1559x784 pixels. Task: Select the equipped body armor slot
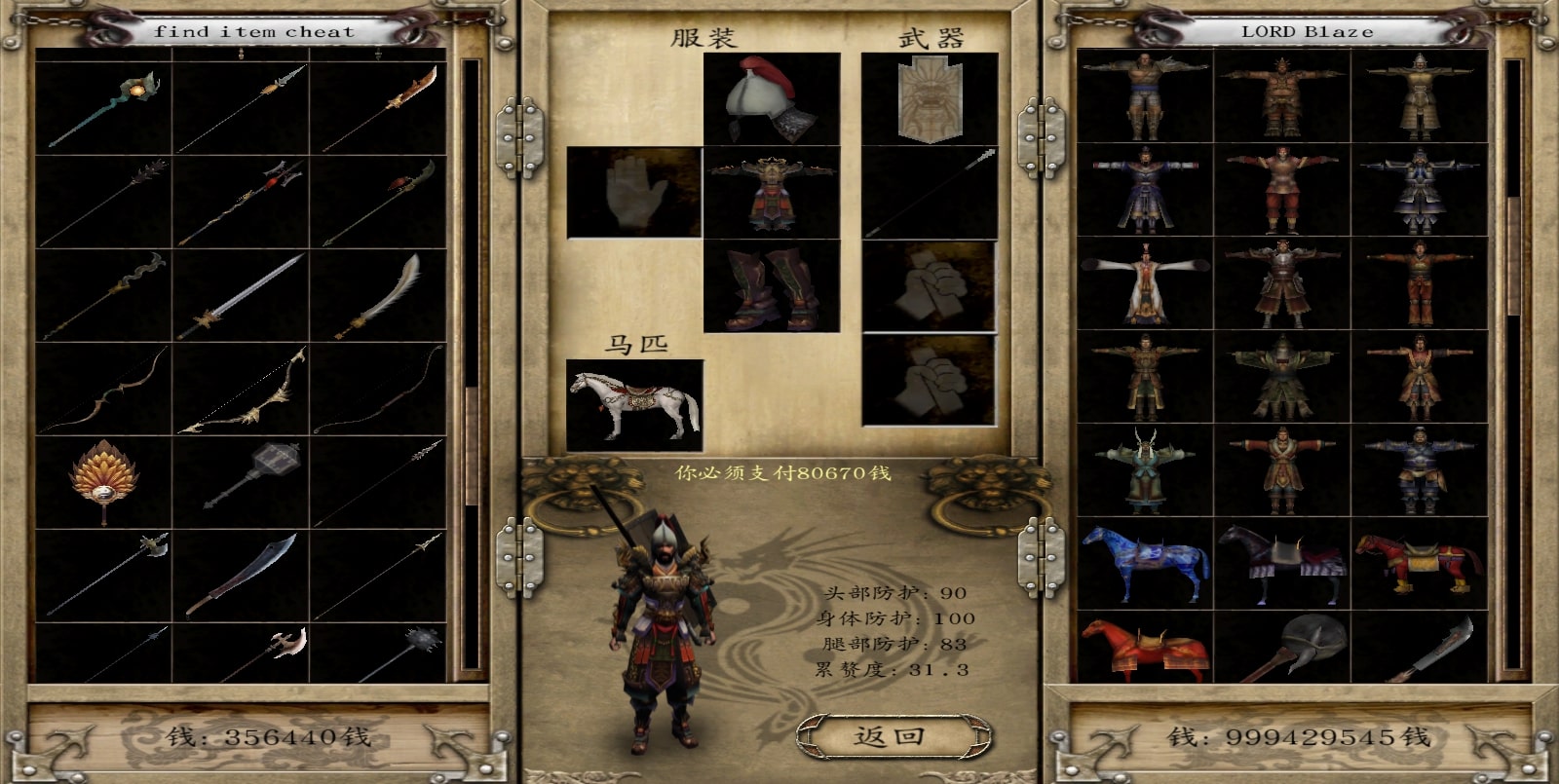coord(772,192)
